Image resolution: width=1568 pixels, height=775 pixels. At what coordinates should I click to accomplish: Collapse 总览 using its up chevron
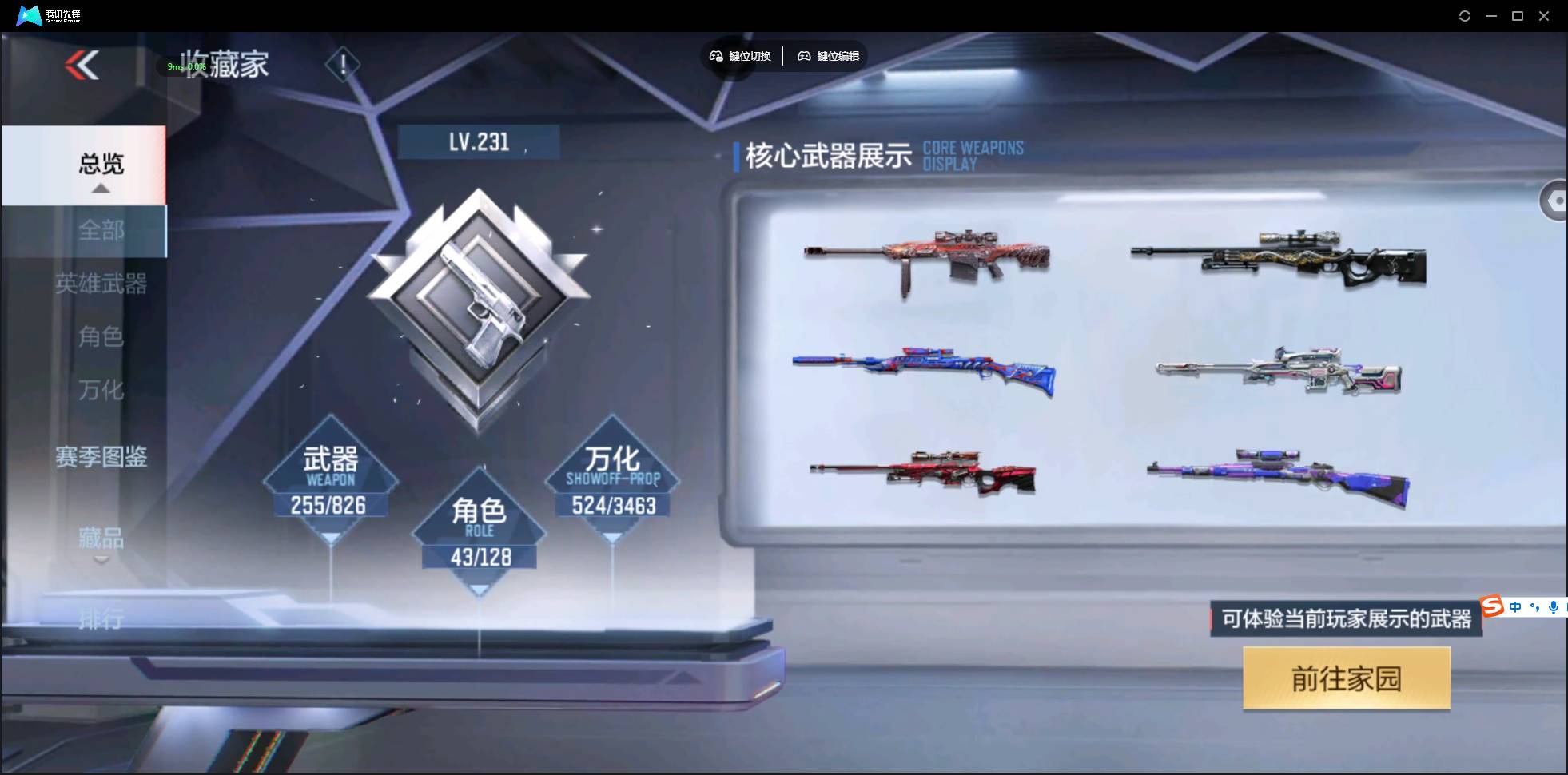pyautogui.click(x=99, y=189)
